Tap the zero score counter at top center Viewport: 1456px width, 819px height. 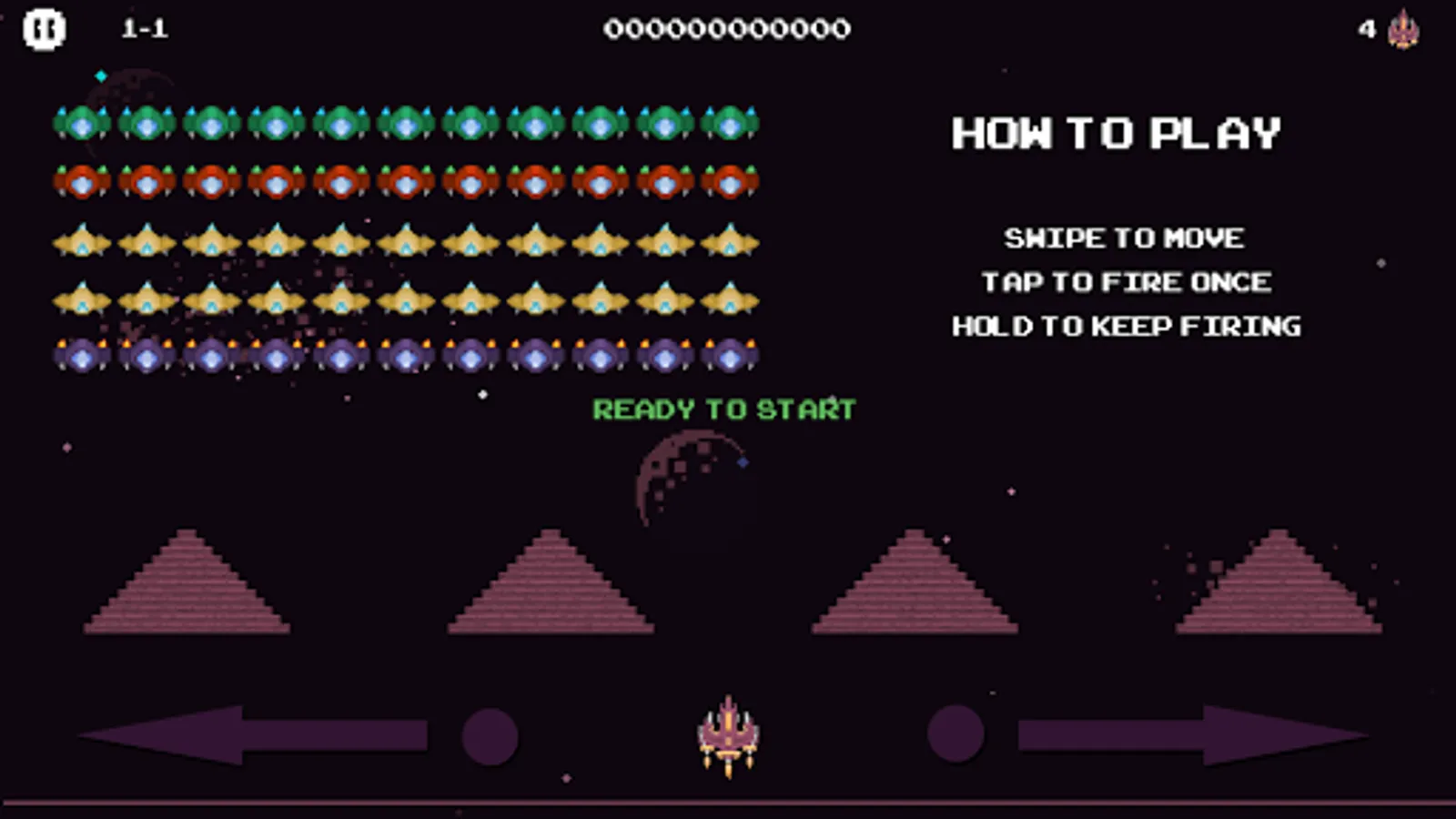click(728, 28)
